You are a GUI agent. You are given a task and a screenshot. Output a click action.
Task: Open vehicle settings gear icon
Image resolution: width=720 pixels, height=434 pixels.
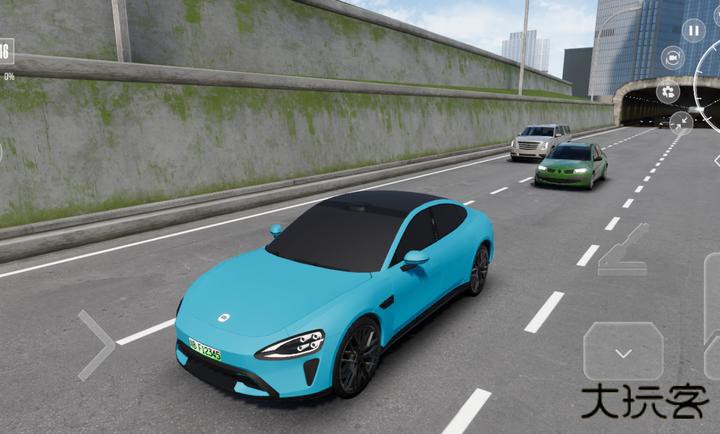click(x=668, y=92)
